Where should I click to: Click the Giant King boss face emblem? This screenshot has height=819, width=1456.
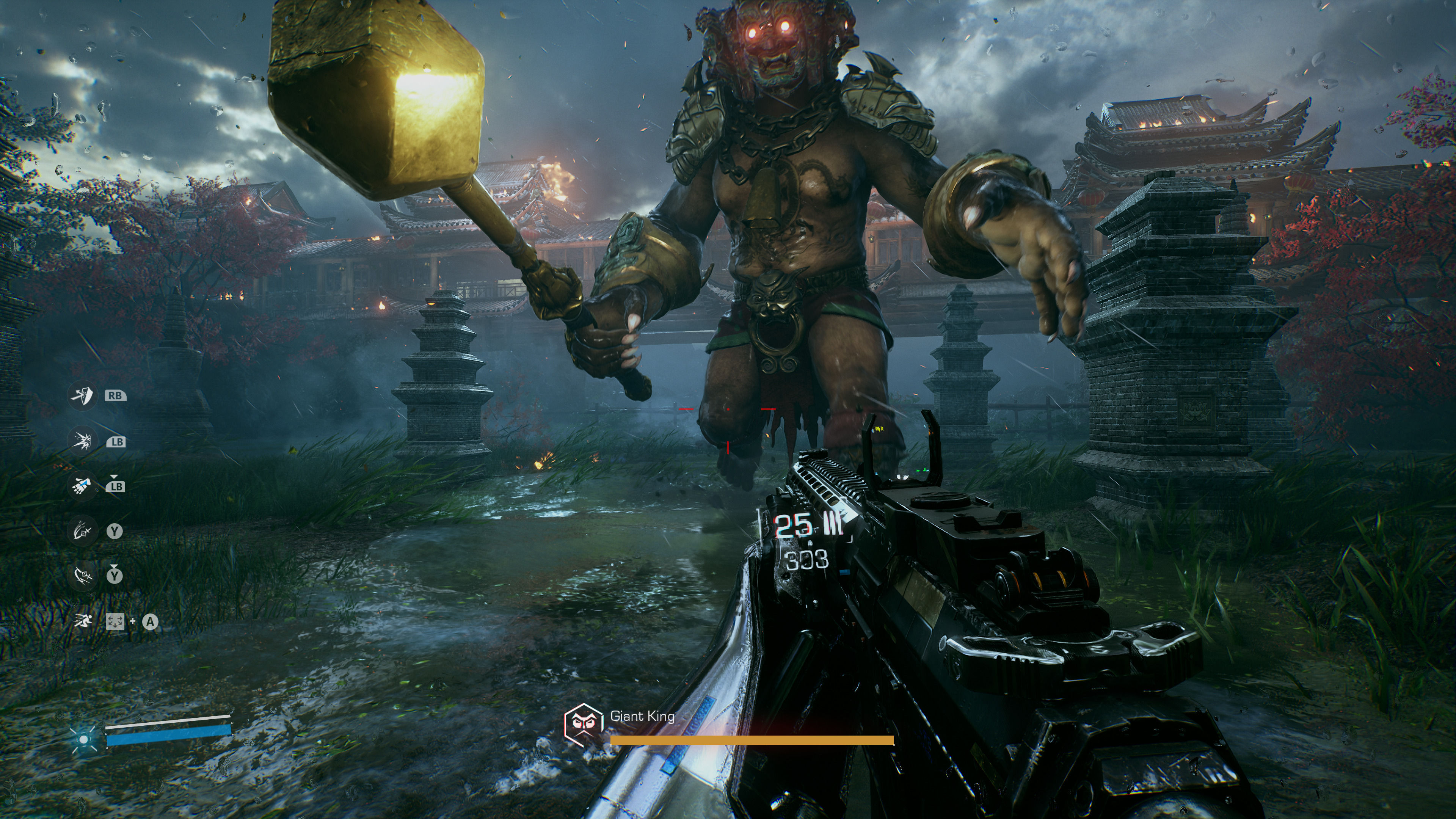[583, 723]
